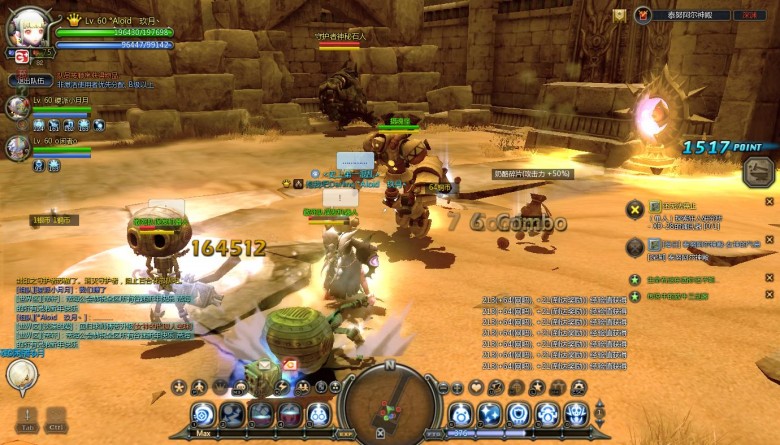
Task: Click the lightning bolt icon in the menu row
Action: 282,387
